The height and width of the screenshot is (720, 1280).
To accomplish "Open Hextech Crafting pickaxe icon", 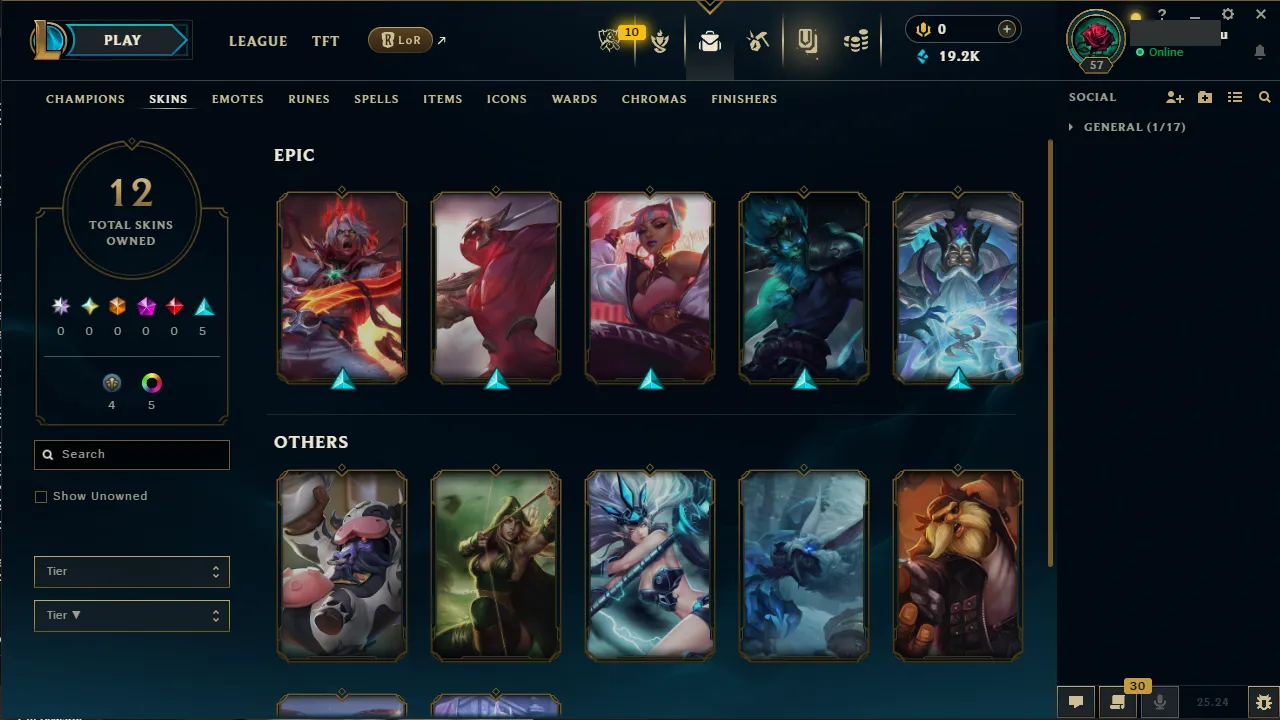I will [x=757, y=40].
